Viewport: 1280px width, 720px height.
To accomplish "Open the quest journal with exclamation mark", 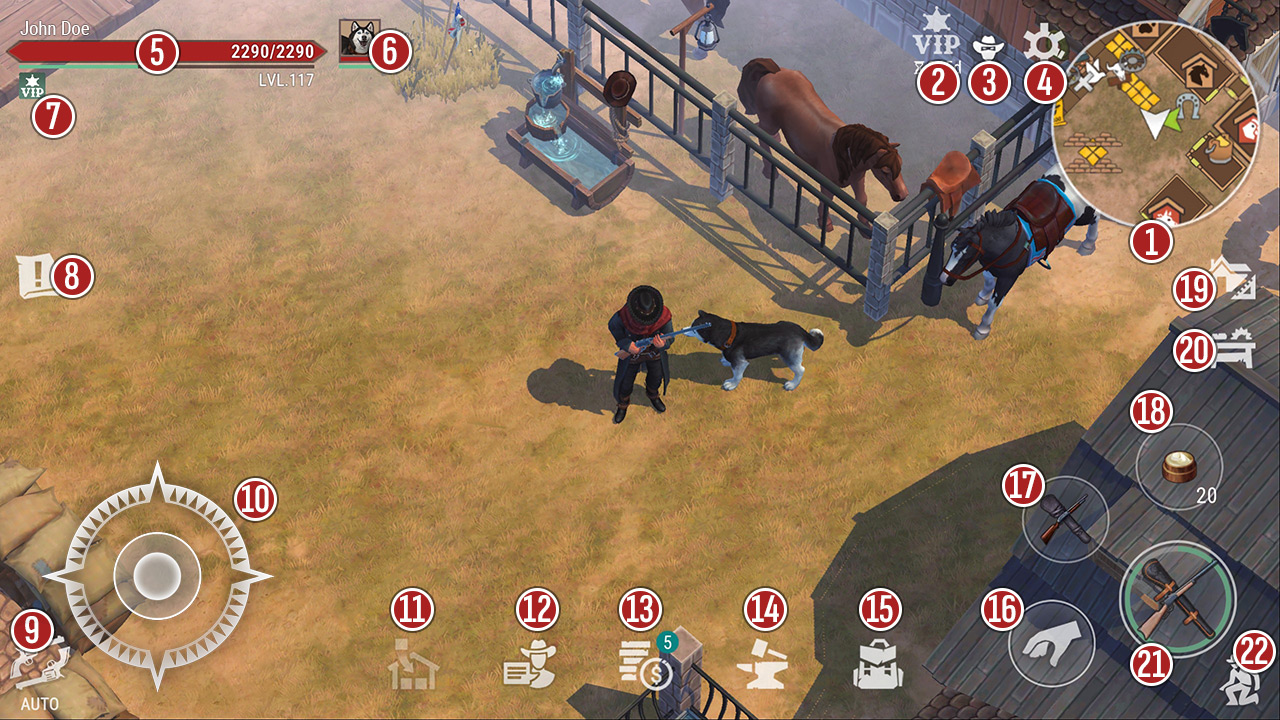I will (36, 277).
